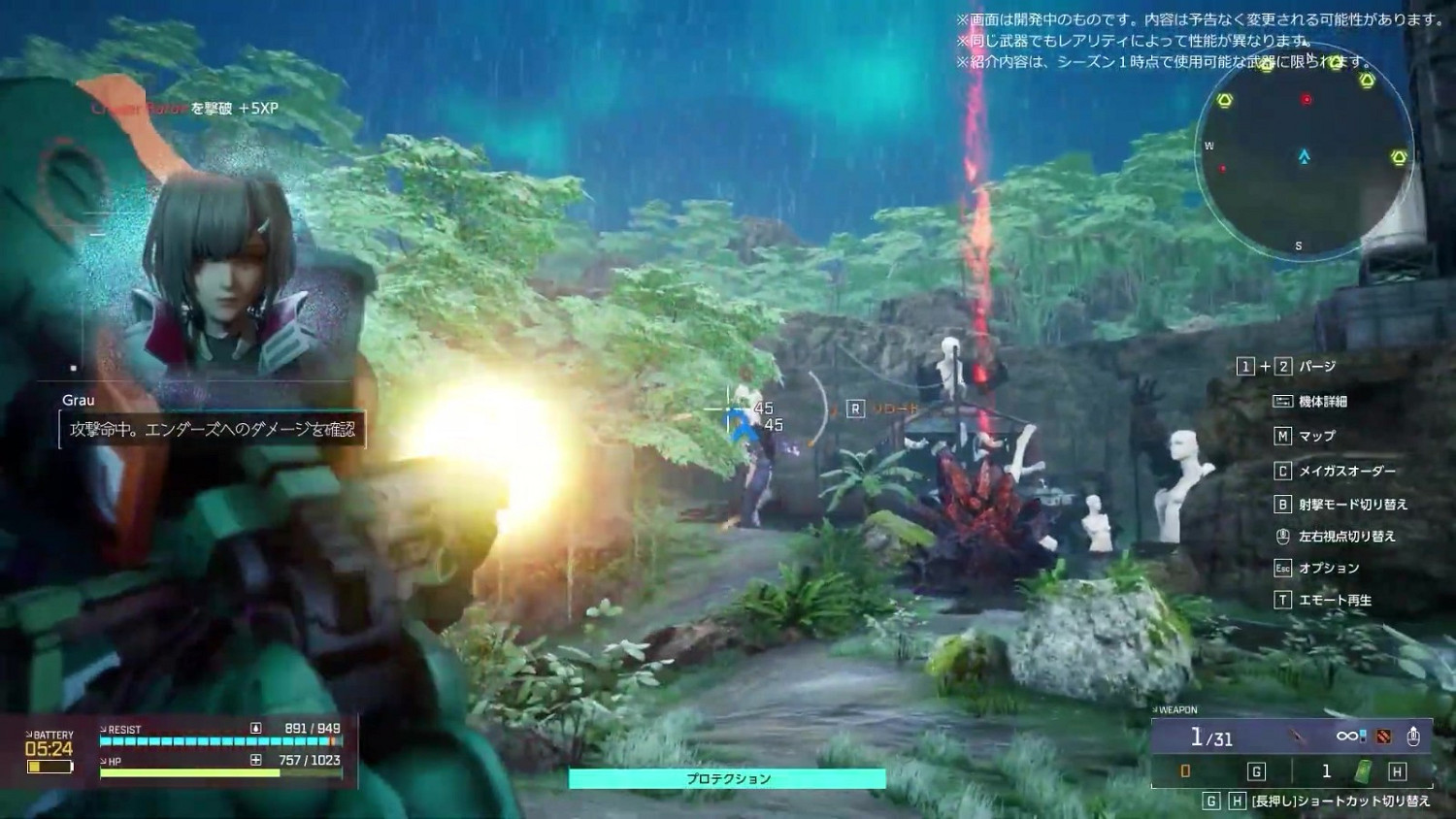The height and width of the screenshot is (819, 1456).
Task: Toggle the G shortcut slot in the weapon panel
Action: pyautogui.click(x=1256, y=772)
